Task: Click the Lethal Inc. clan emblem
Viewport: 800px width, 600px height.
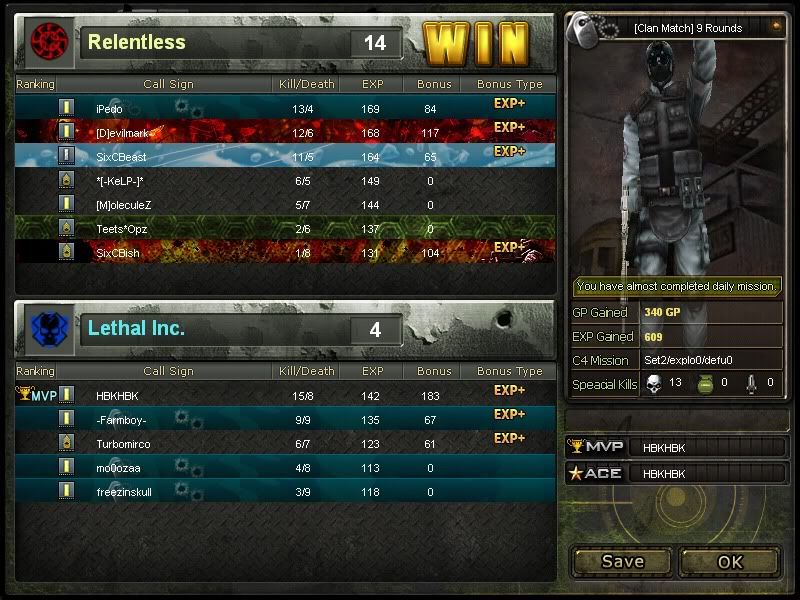Action: 47,329
